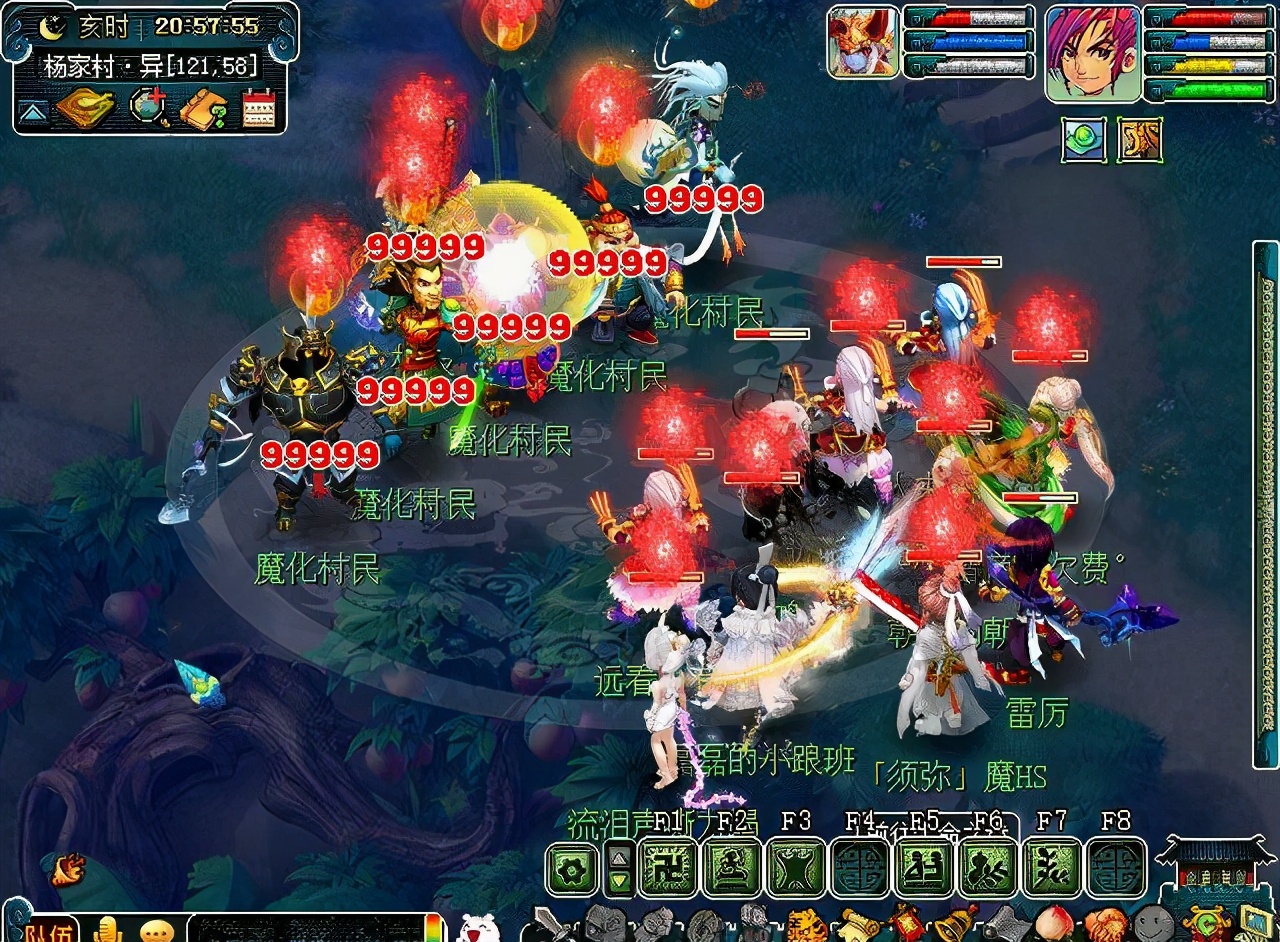The width and height of the screenshot is (1280, 942).
Task: Expand the skill bar using the up arrow
Action: [x=618, y=856]
